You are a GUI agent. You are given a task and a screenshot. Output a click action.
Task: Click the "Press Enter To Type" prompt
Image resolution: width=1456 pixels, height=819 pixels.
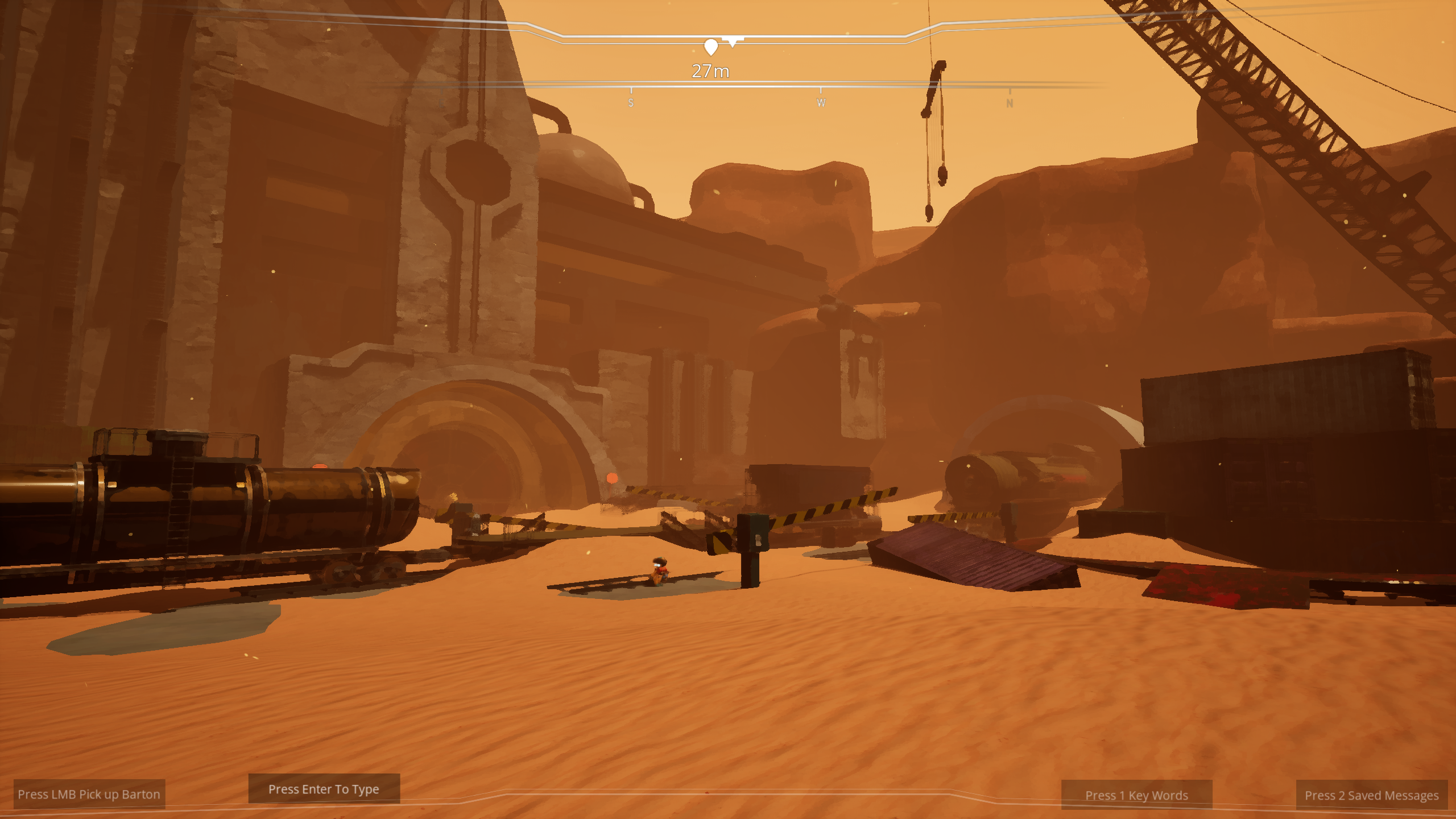click(x=323, y=789)
